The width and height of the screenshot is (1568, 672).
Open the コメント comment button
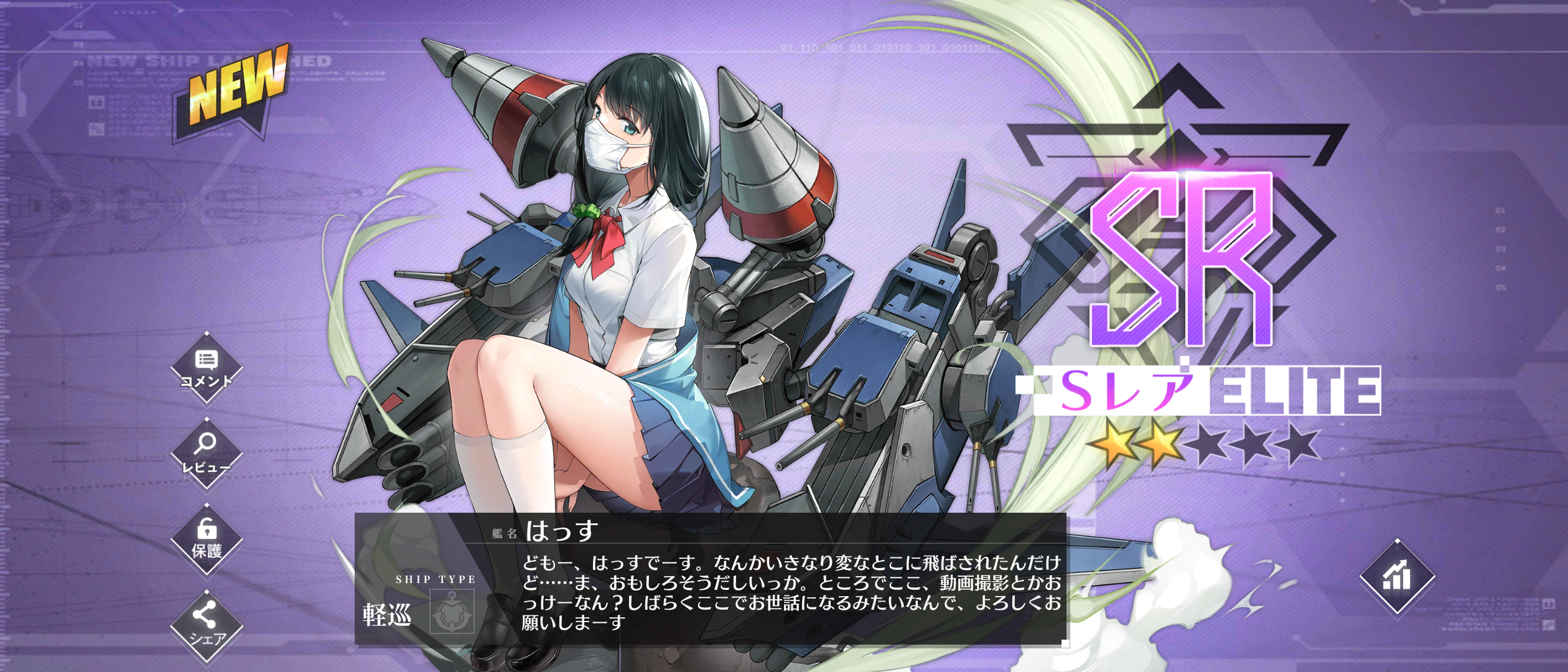click(206, 368)
